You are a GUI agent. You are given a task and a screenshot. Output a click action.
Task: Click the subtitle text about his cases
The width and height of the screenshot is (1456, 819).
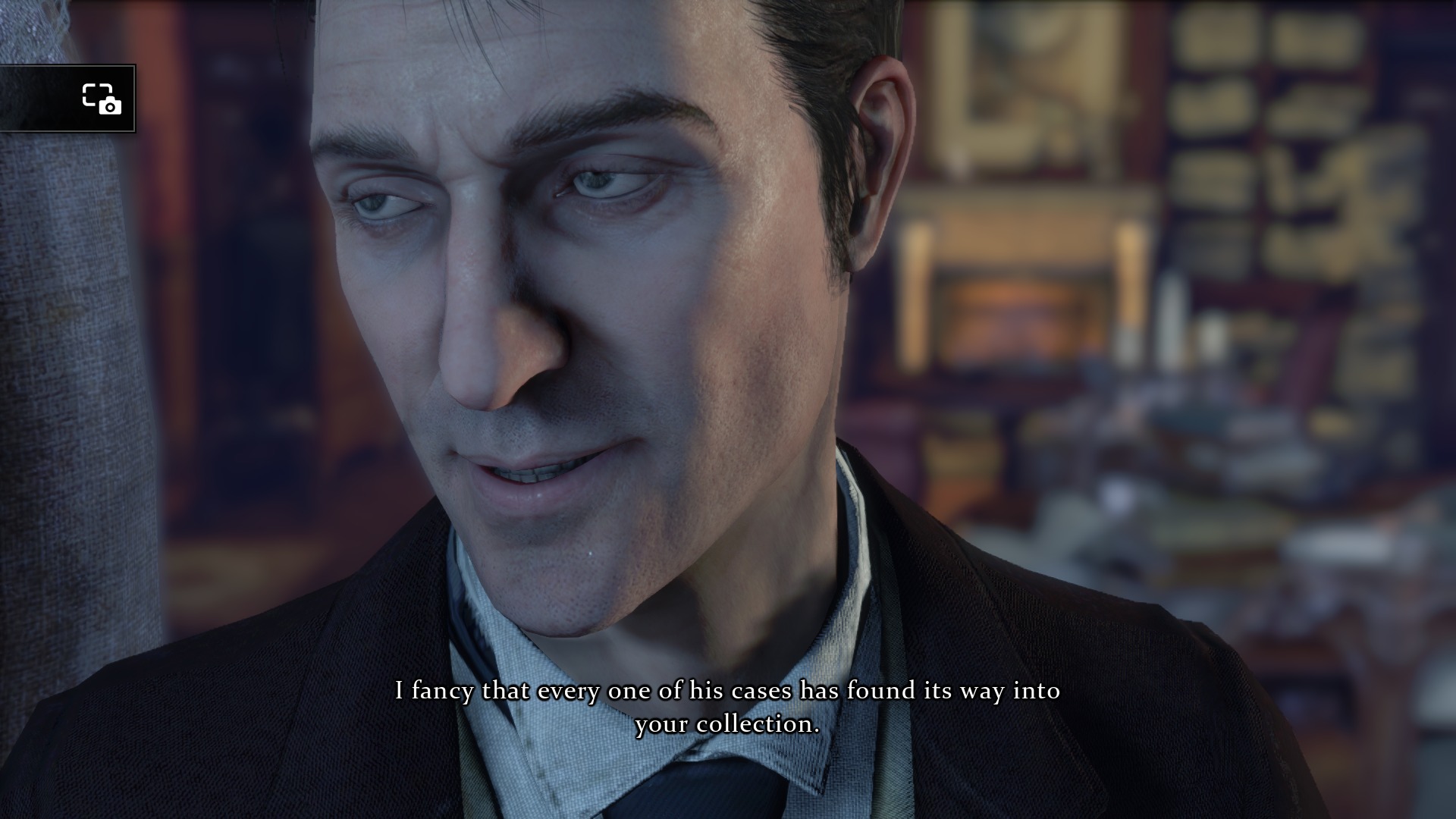pos(726,691)
